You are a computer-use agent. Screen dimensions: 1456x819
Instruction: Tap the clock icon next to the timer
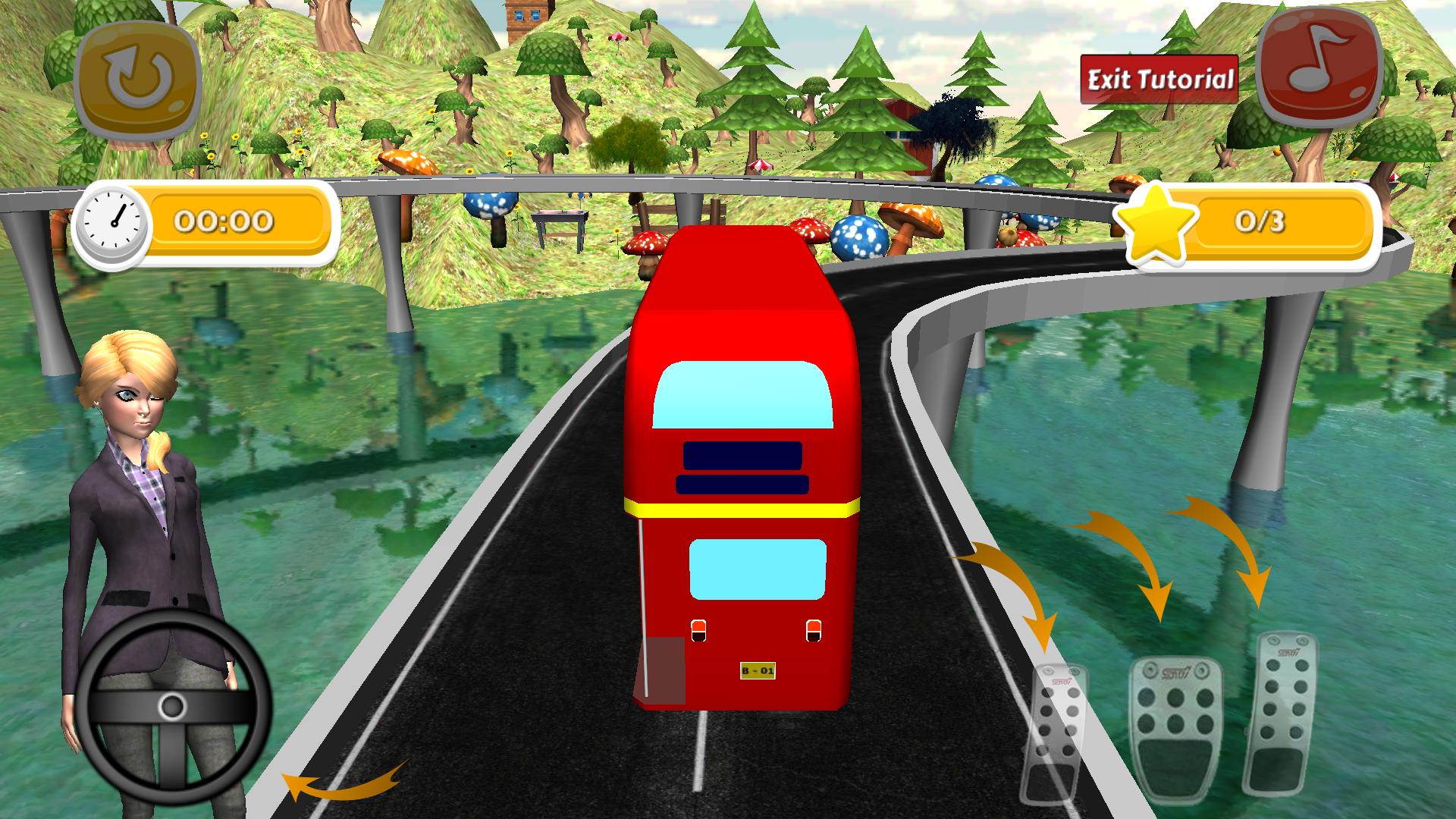point(112,224)
